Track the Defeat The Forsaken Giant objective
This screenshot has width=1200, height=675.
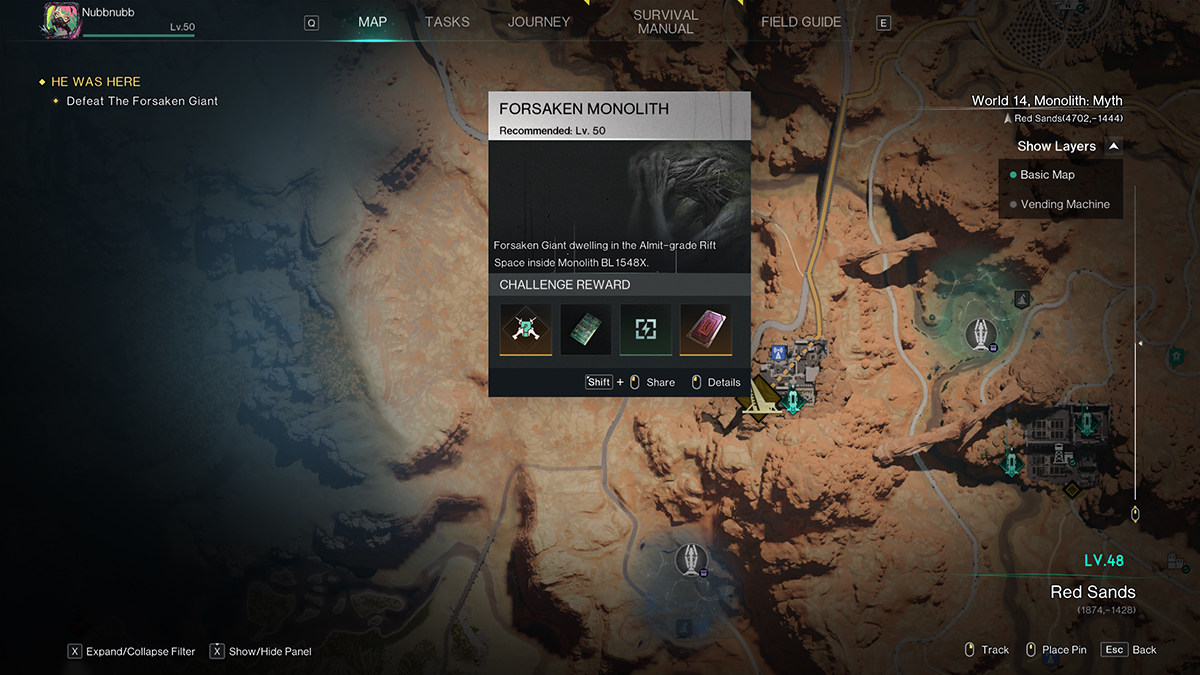point(141,101)
